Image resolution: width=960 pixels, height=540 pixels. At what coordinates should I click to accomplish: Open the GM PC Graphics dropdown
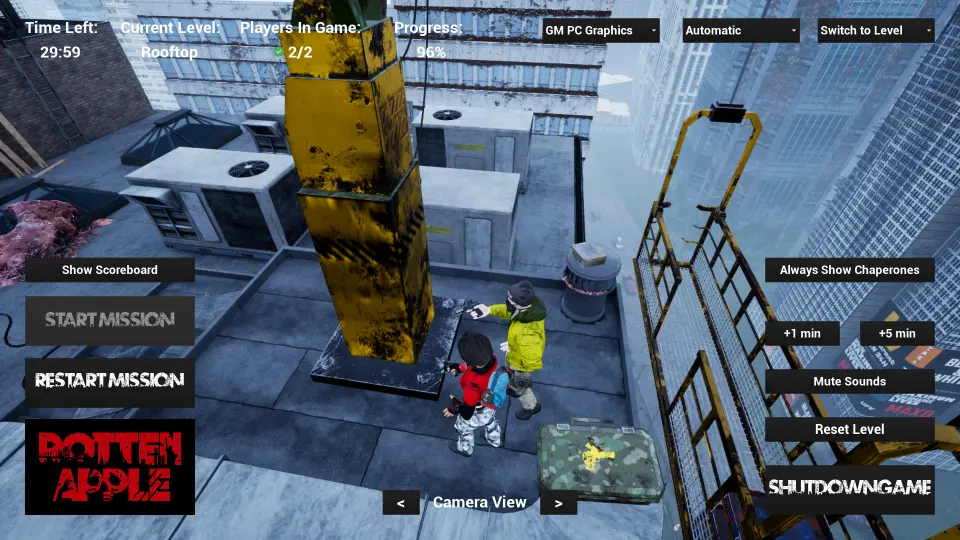click(x=600, y=30)
